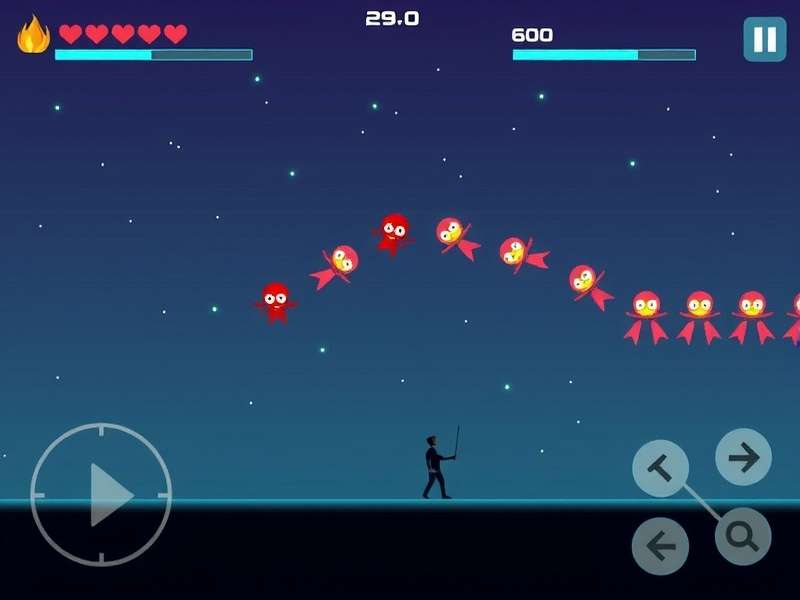The height and width of the screenshot is (600, 800).
Task: Tap the flame icon beside the hearts
Action: [x=33, y=35]
